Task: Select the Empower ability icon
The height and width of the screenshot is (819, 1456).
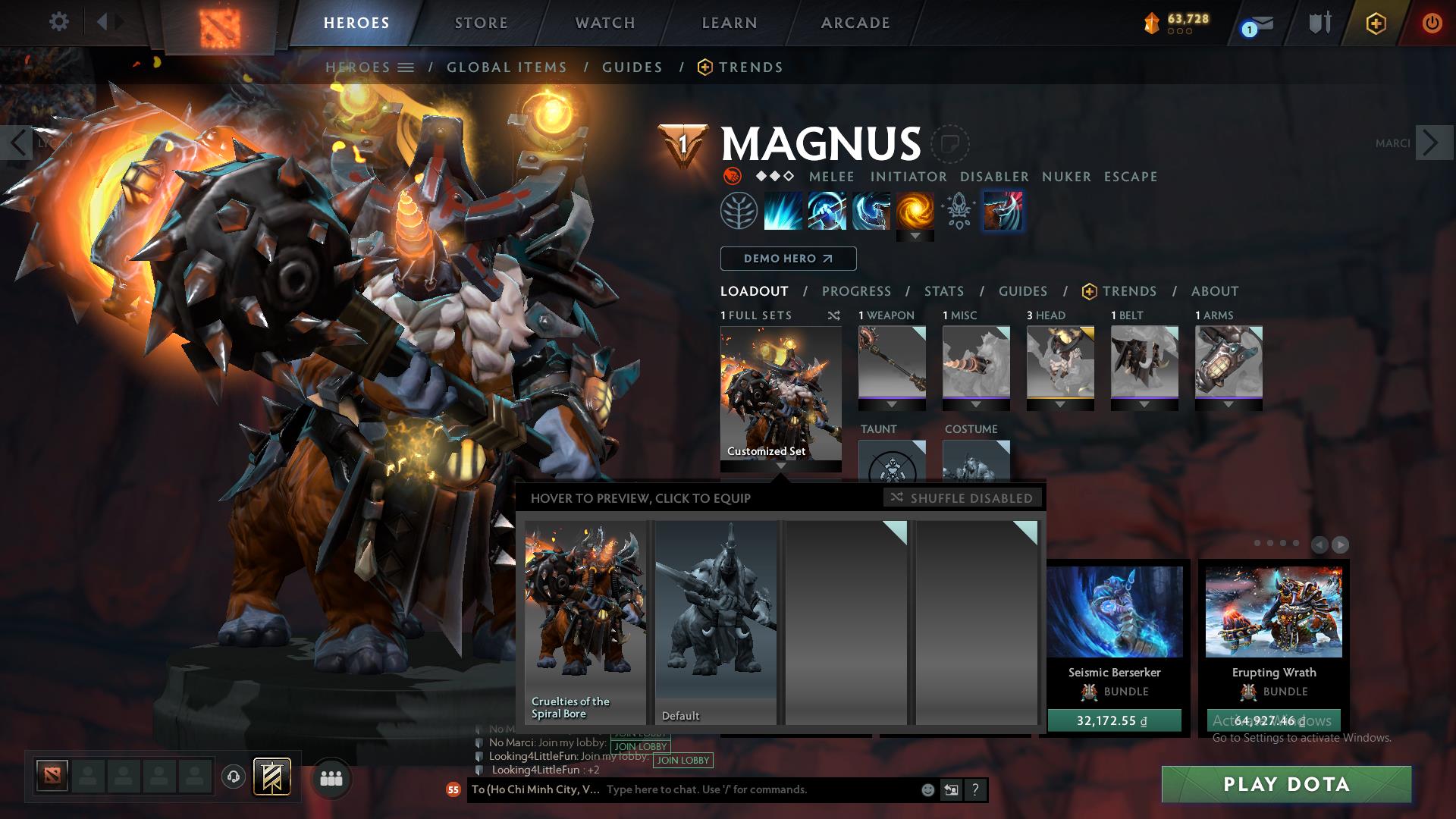Action: (827, 211)
